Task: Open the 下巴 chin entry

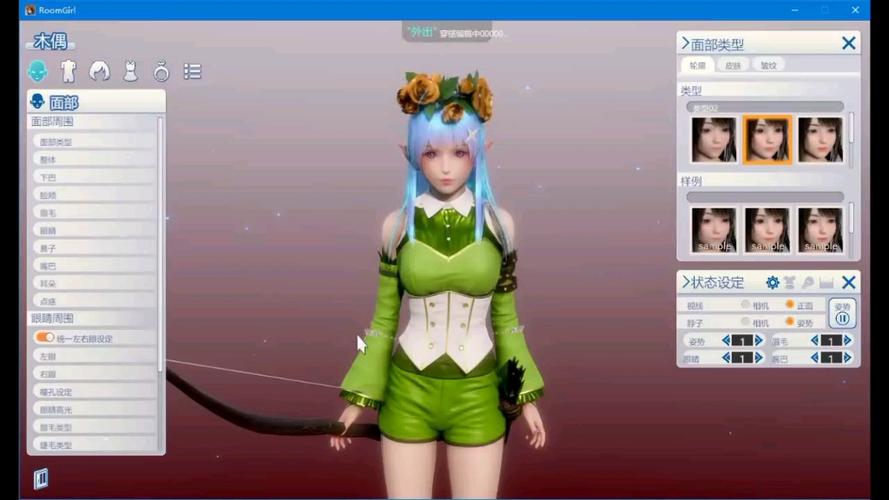Action: point(93,177)
